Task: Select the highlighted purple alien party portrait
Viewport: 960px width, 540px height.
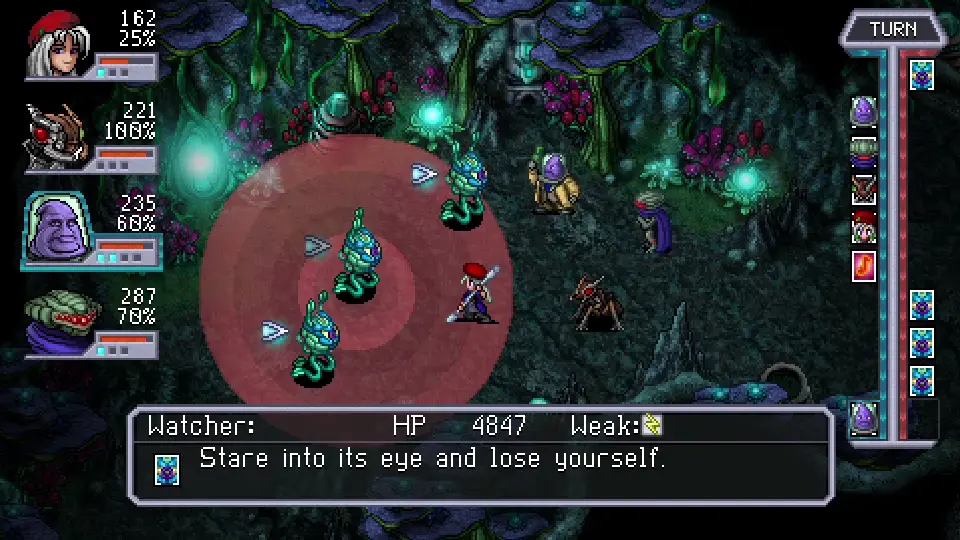Action: (x=58, y=227)
